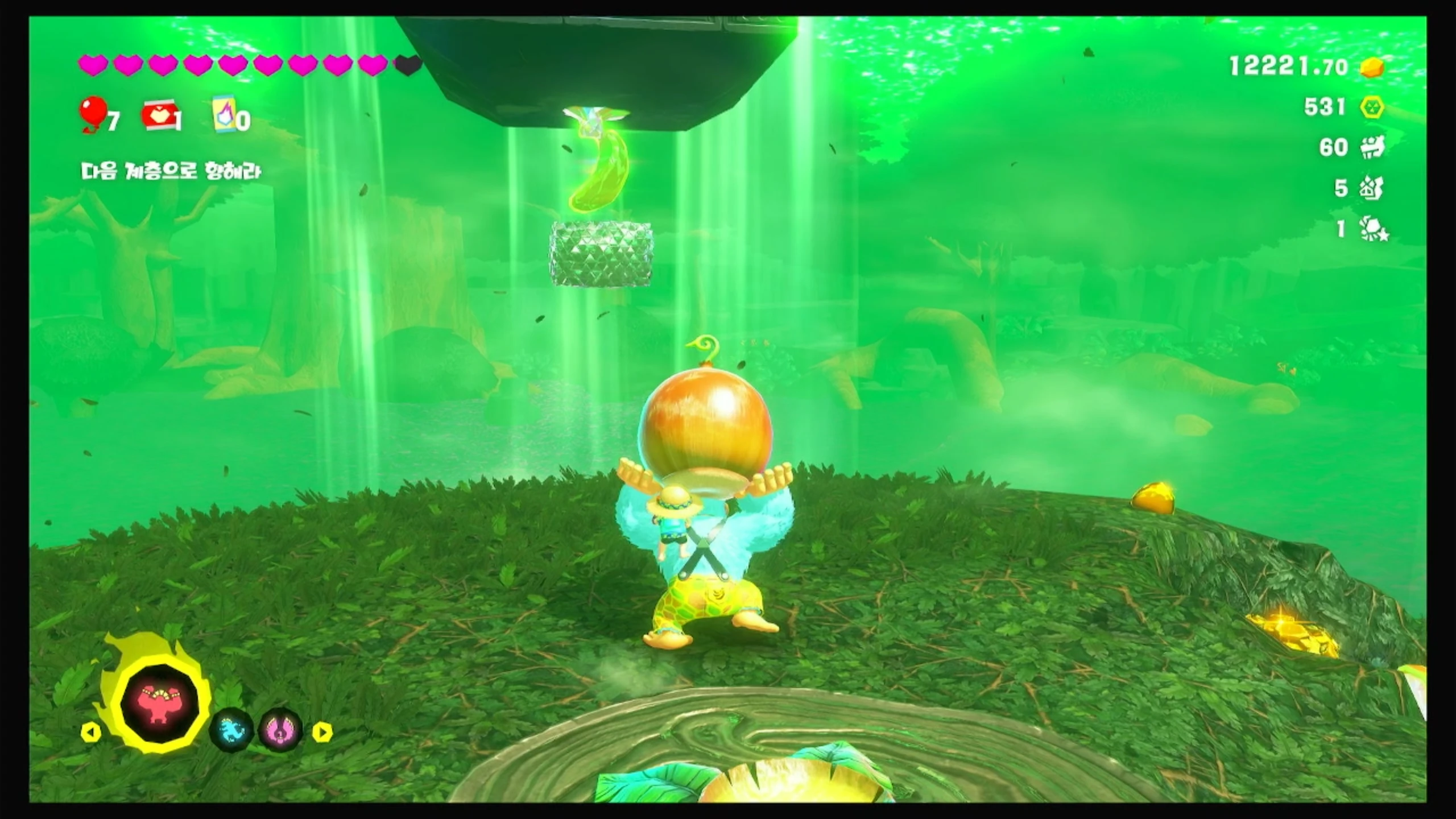Choose the blue Zebra Bananza icon
Screen dimensions: 1456x819
coord(231,730)
